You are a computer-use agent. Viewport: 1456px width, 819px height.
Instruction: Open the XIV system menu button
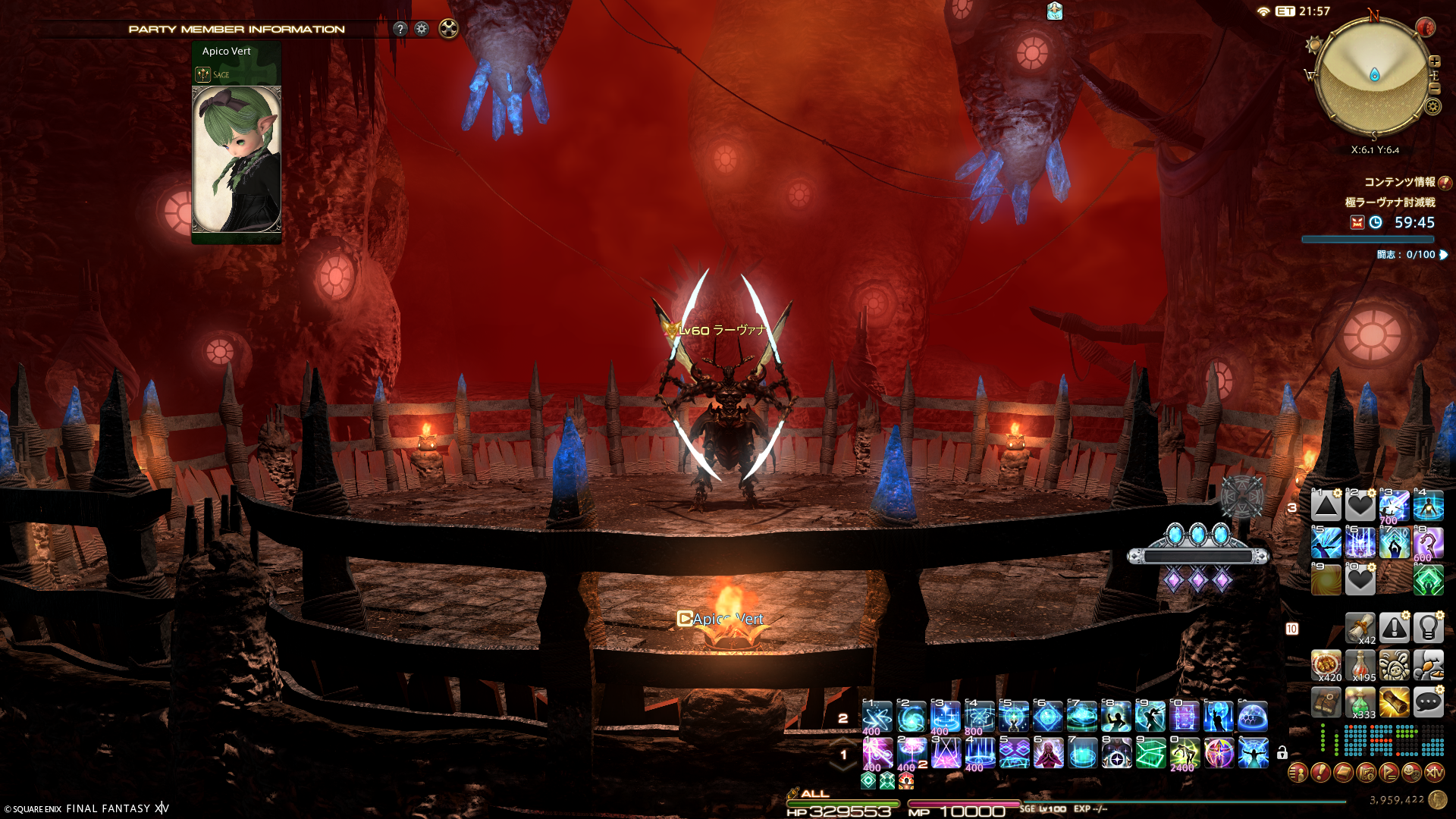(x=1434, y=773)
